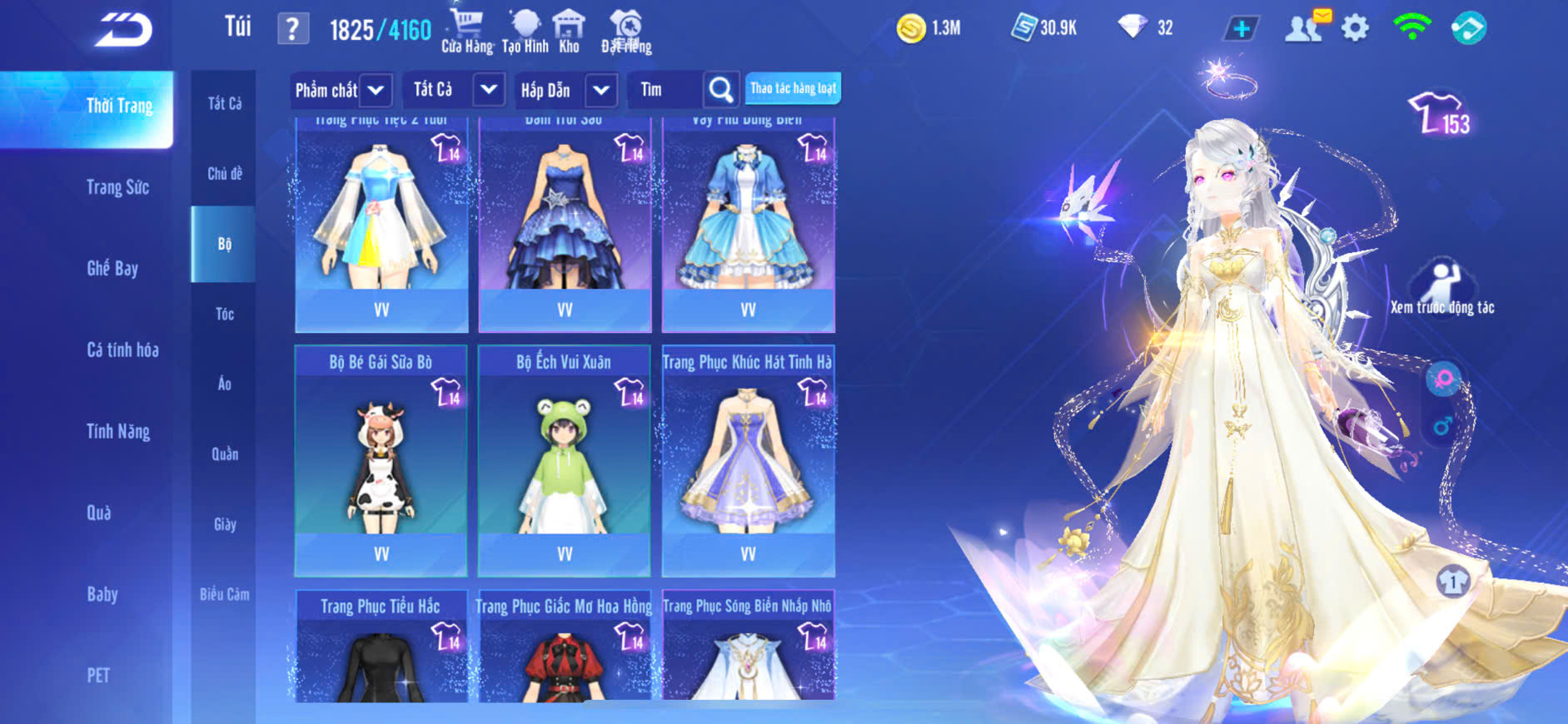The width and height of the screenshot is (1568, 724).
Task: Choose the Bộ Ếch Vui Xuân outfit
Action: coord(565,460)
